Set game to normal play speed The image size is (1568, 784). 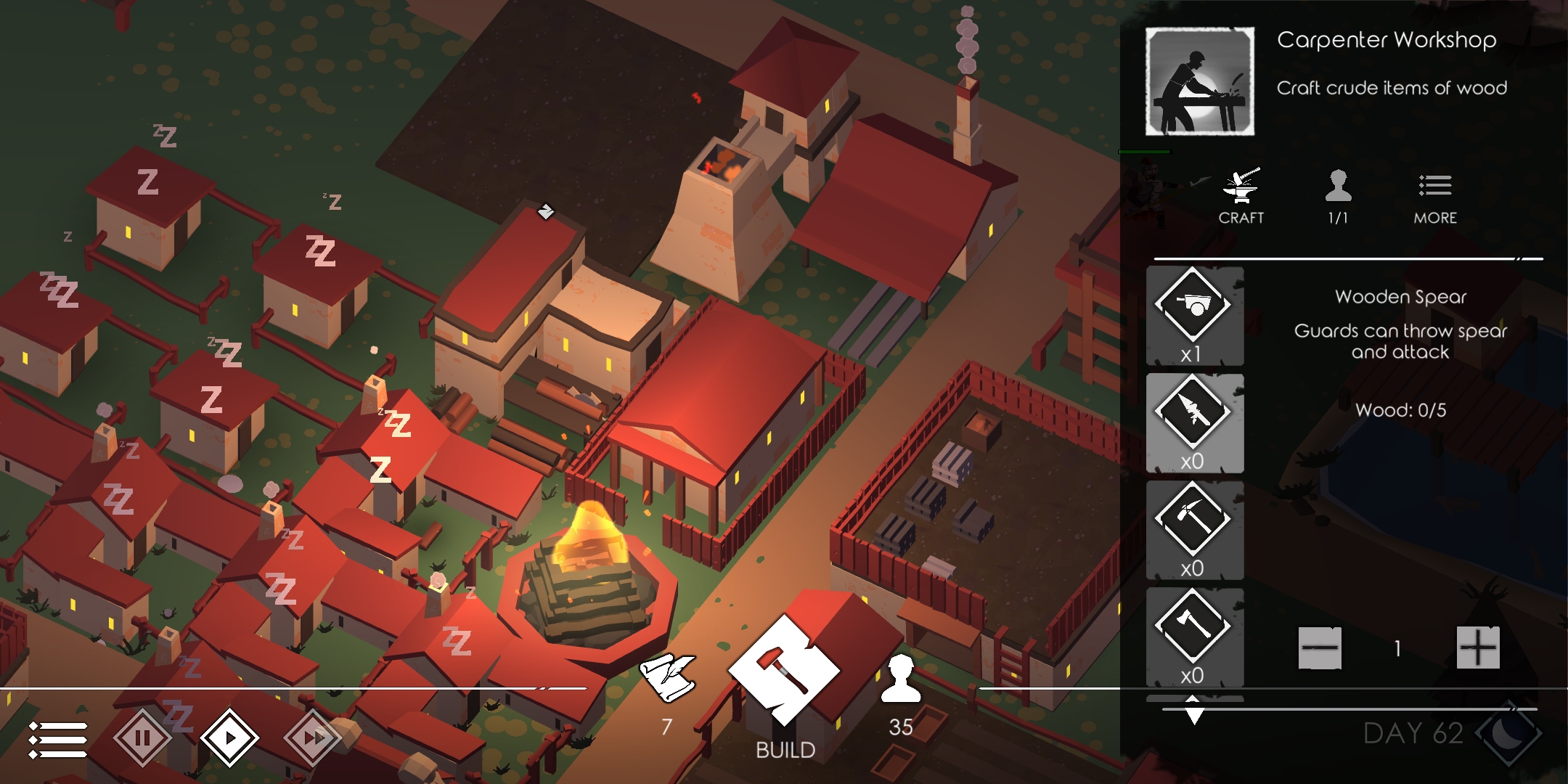tap(229, 738)
